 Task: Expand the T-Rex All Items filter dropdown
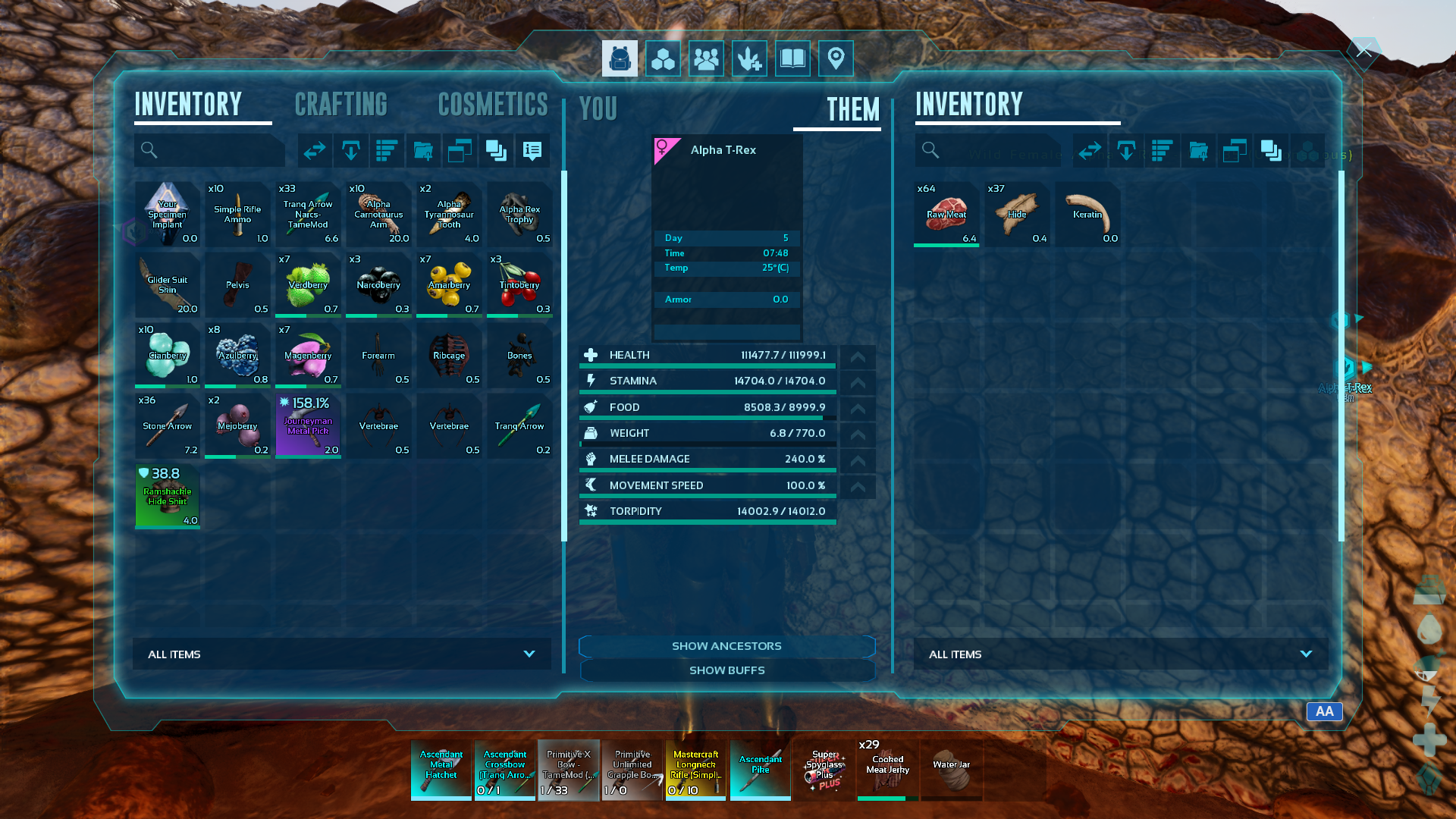1120,654
